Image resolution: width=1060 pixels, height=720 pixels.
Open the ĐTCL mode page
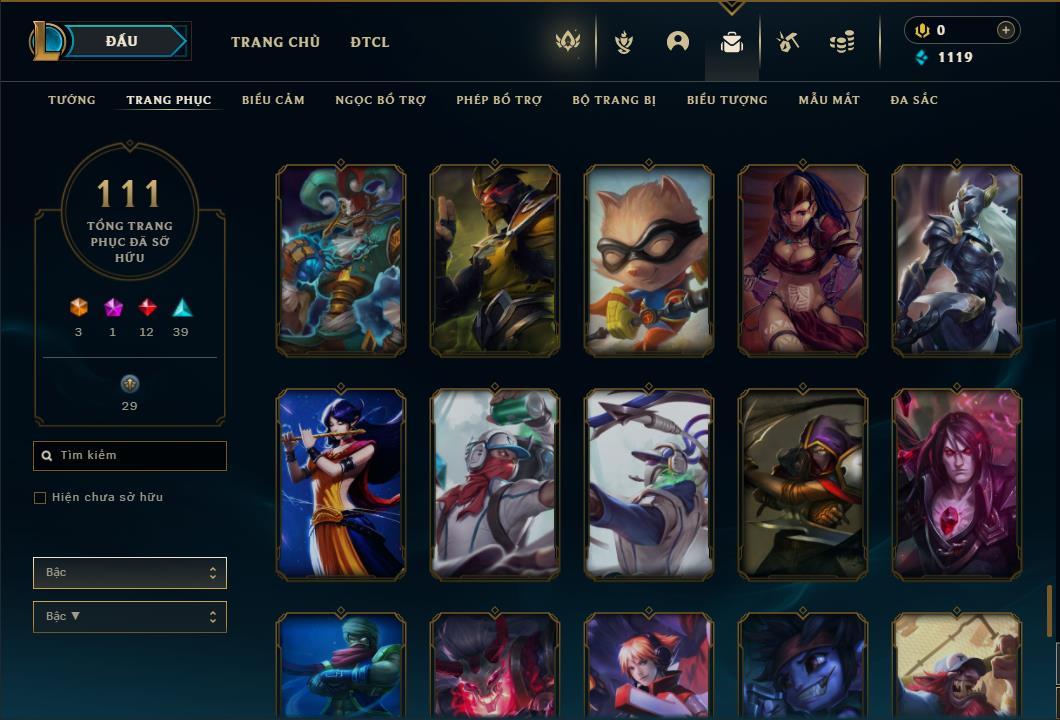point(370,42)
